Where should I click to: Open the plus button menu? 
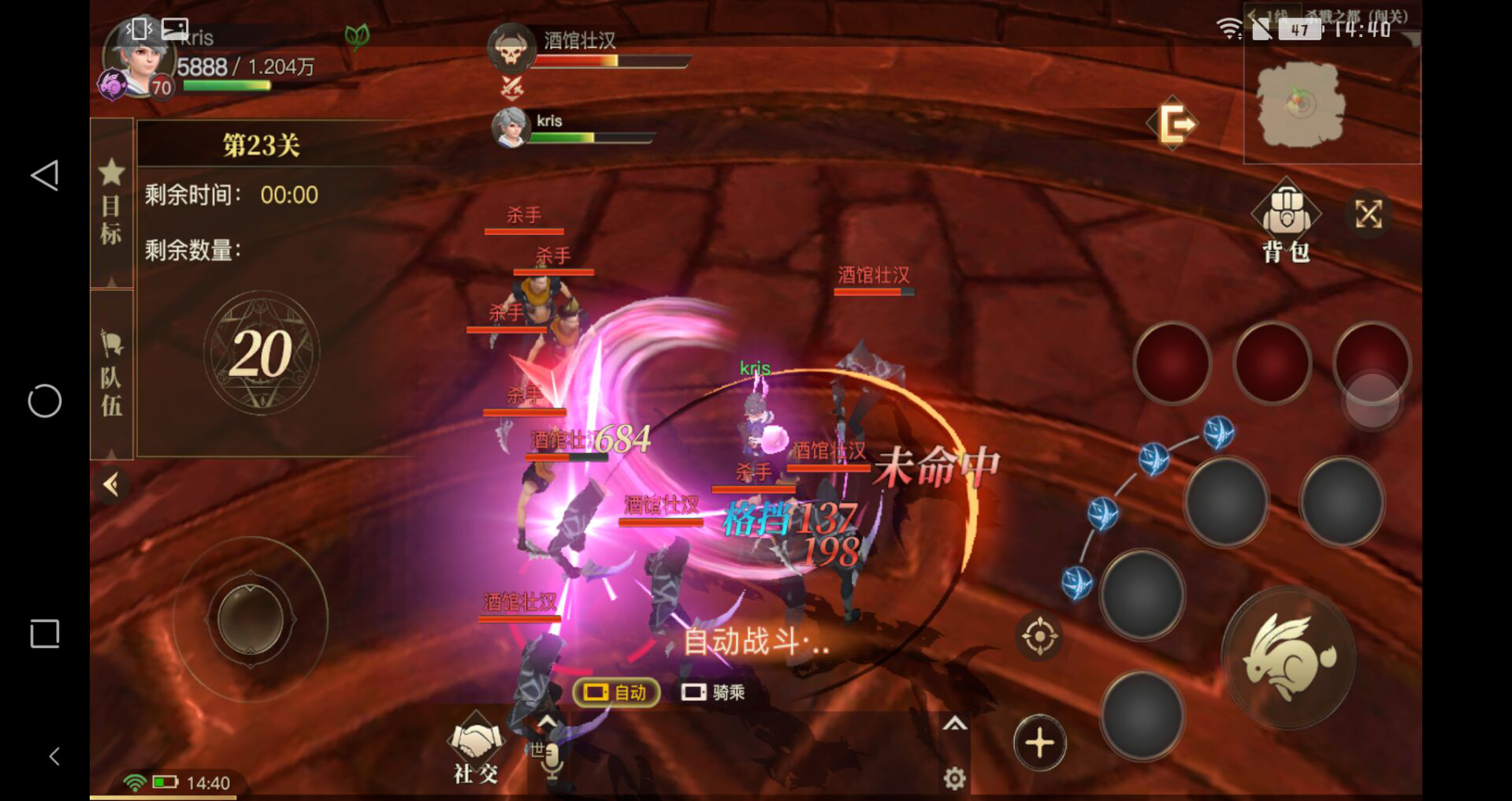[x=1039, y=743]
